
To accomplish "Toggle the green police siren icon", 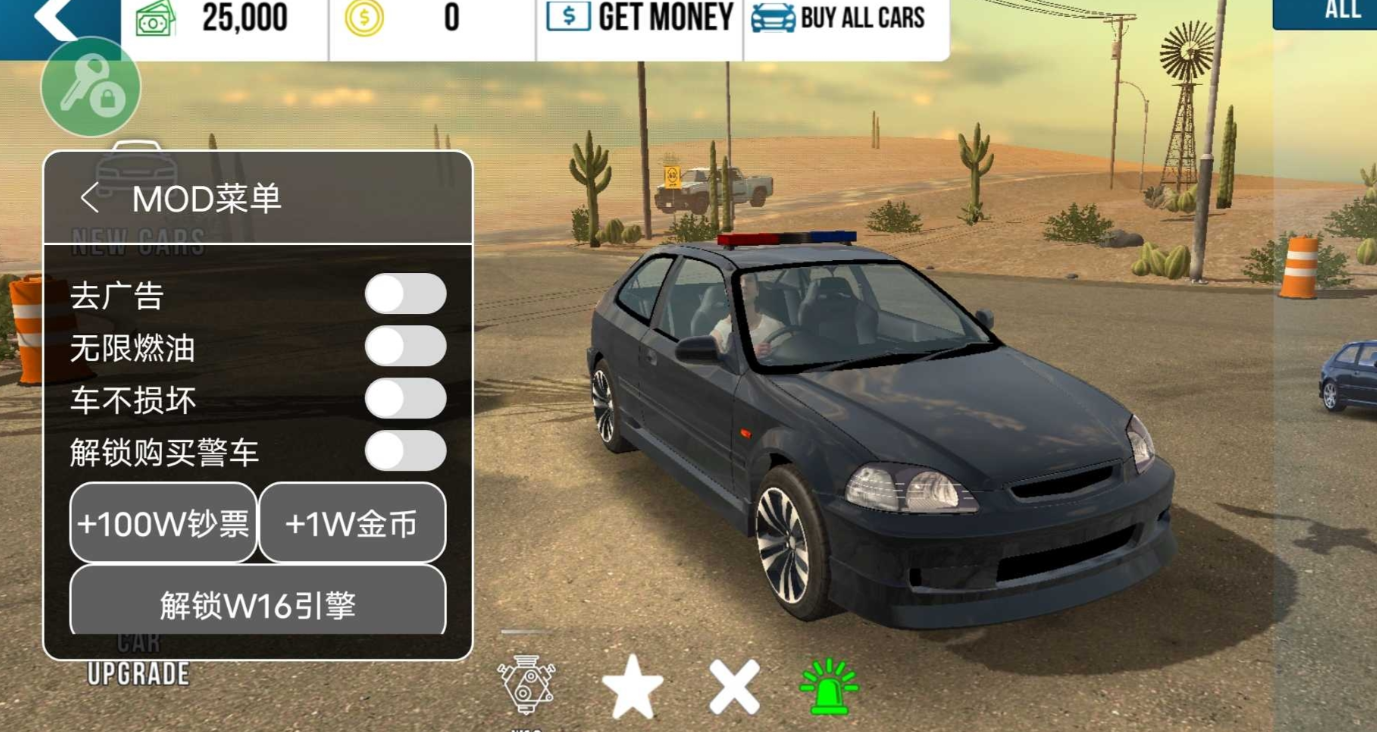I will pos(829,687).
